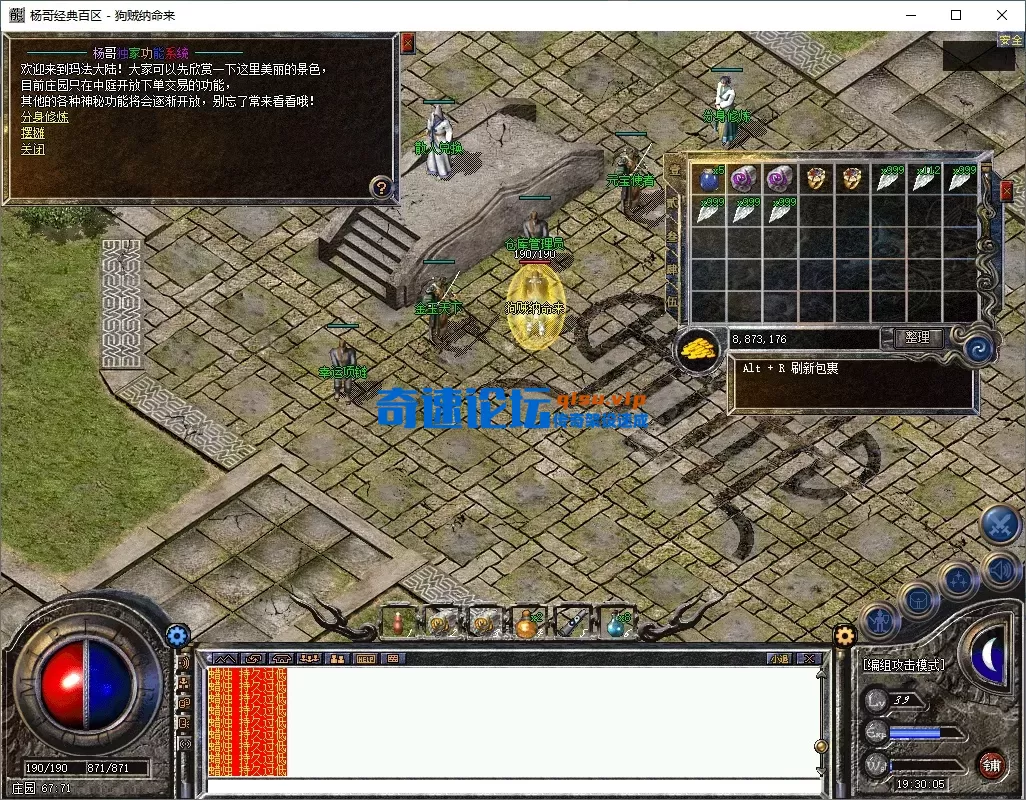This screenshot has height=800, width=1026.
Task: Close the inventory with the red X
Action: (1006, 190)
